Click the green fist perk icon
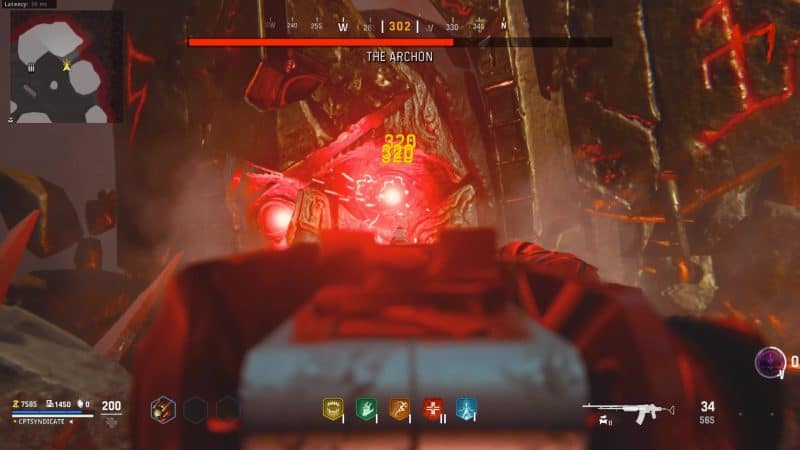Screen dimensions: 800x450 (x=365, y=408)
